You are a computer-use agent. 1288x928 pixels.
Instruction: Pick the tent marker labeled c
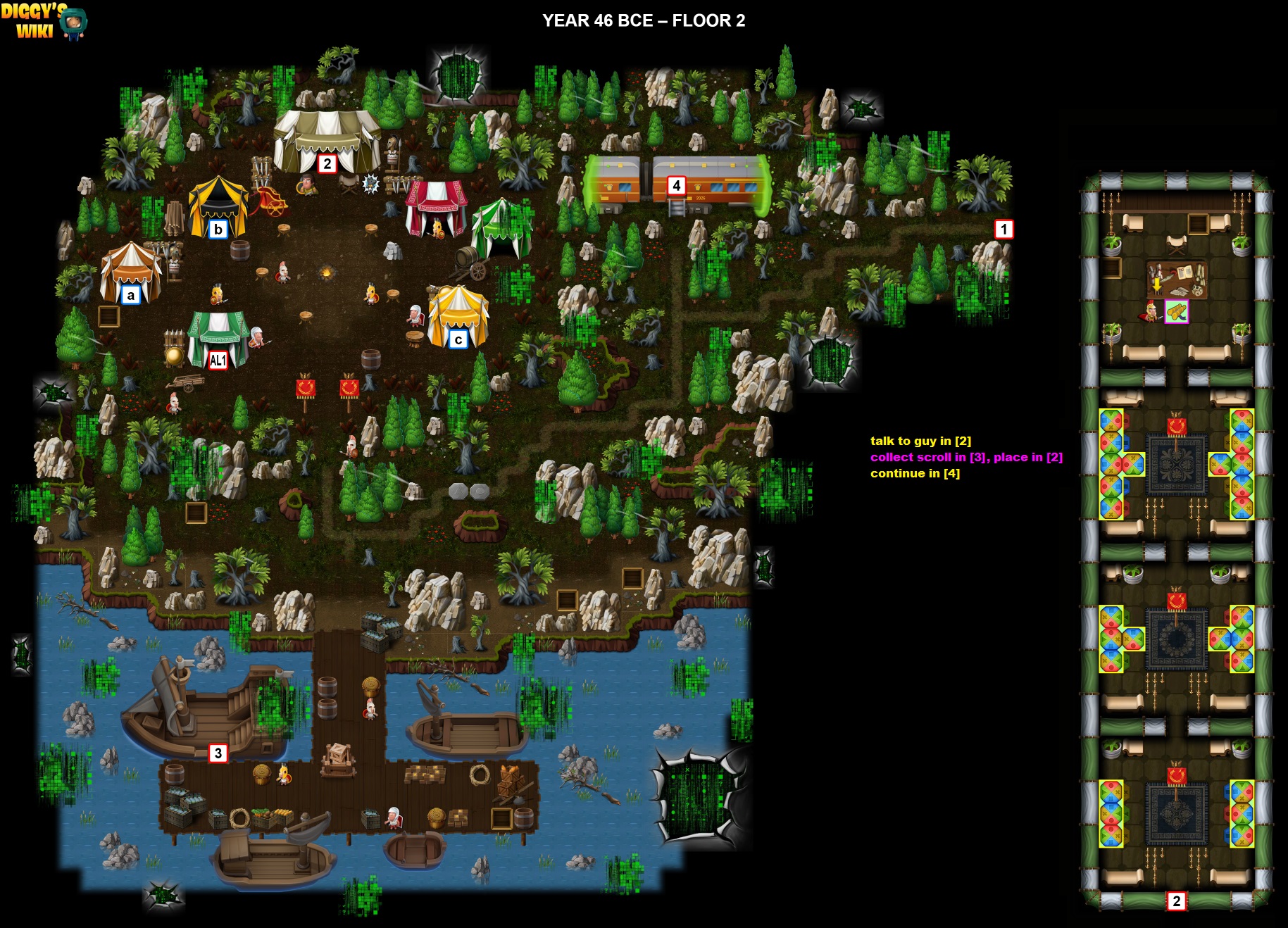tap(458, 340)
